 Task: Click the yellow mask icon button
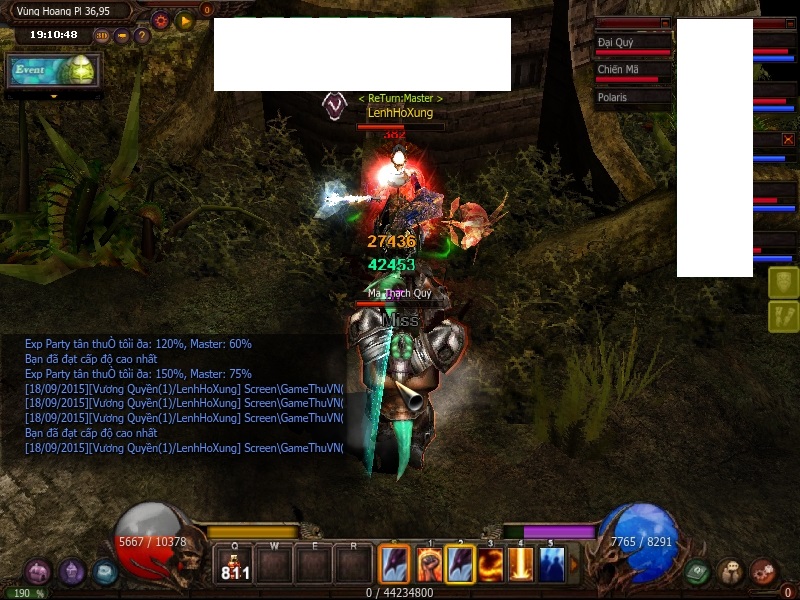pos(783,282)
